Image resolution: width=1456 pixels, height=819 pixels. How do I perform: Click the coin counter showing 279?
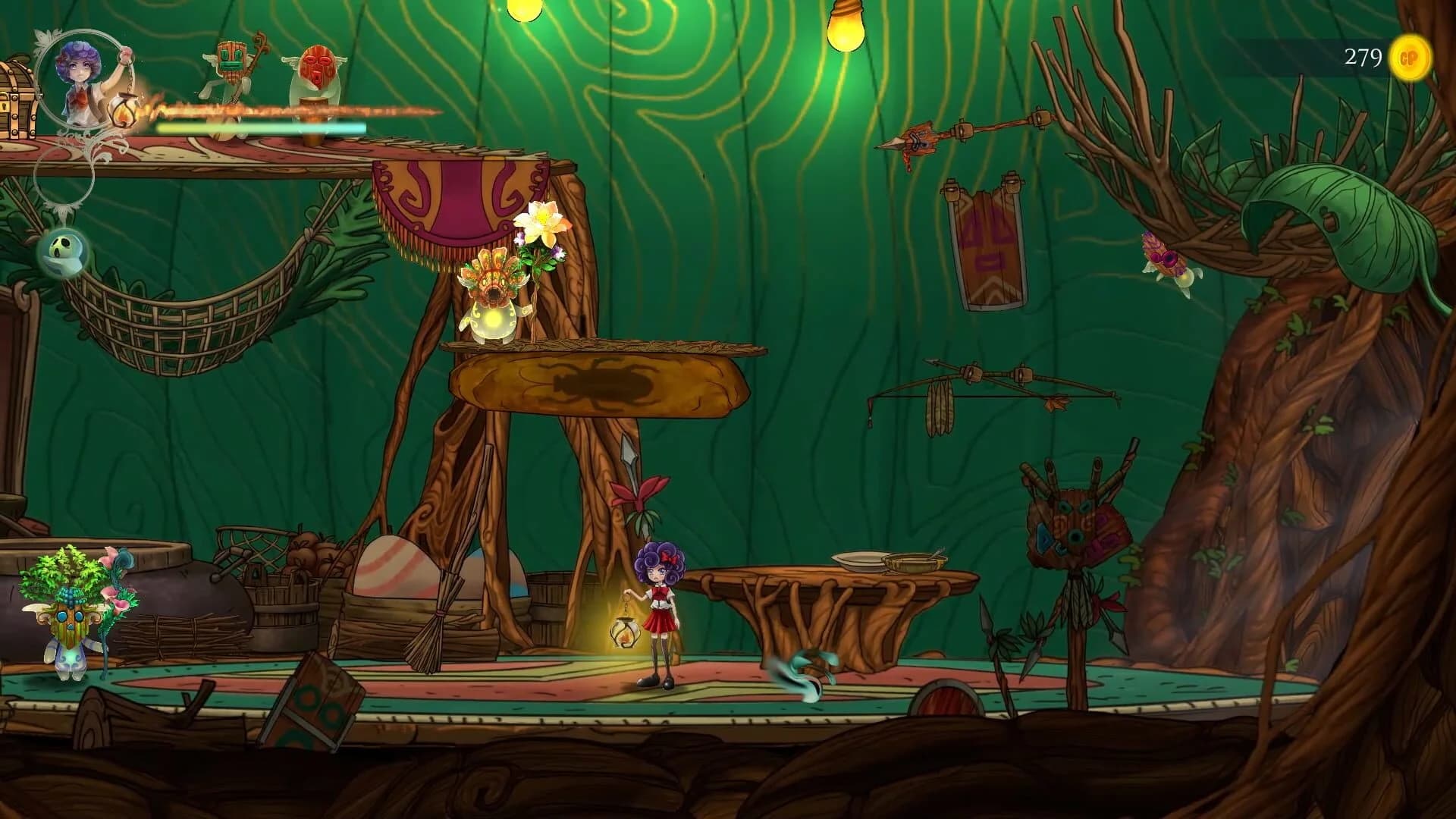[x=1365, y=55]
